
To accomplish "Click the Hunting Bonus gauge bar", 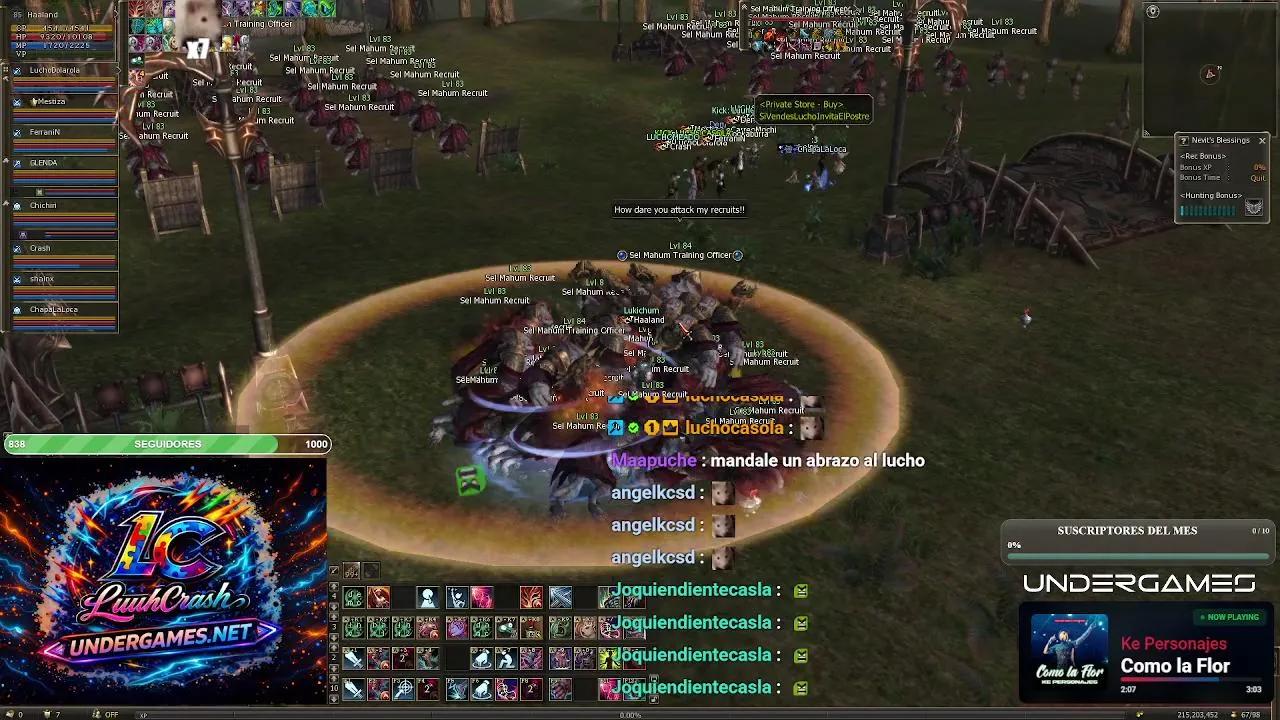I will click(x=1206, y=209).
